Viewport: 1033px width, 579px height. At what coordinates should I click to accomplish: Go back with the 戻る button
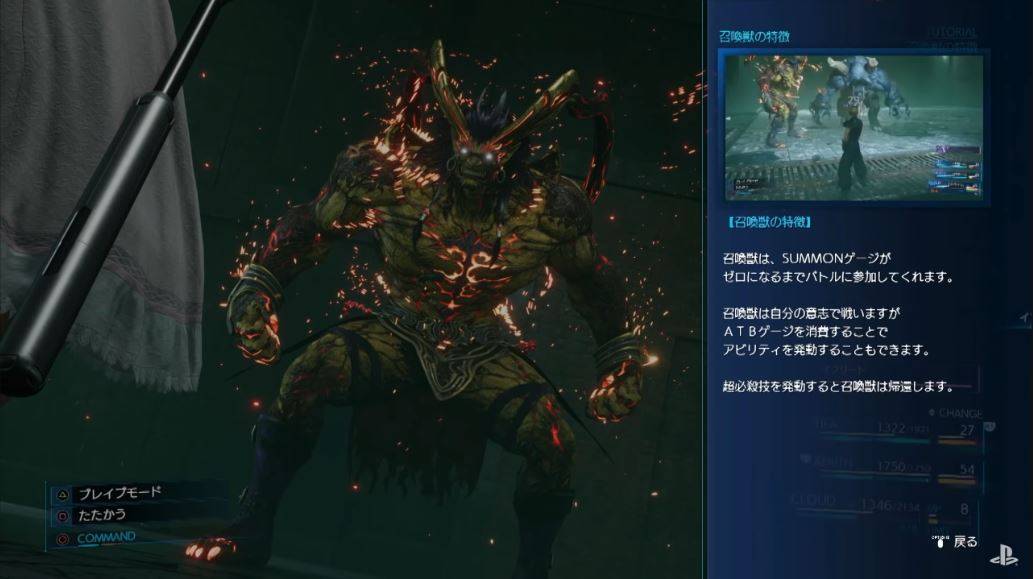[x=957, y=541]
